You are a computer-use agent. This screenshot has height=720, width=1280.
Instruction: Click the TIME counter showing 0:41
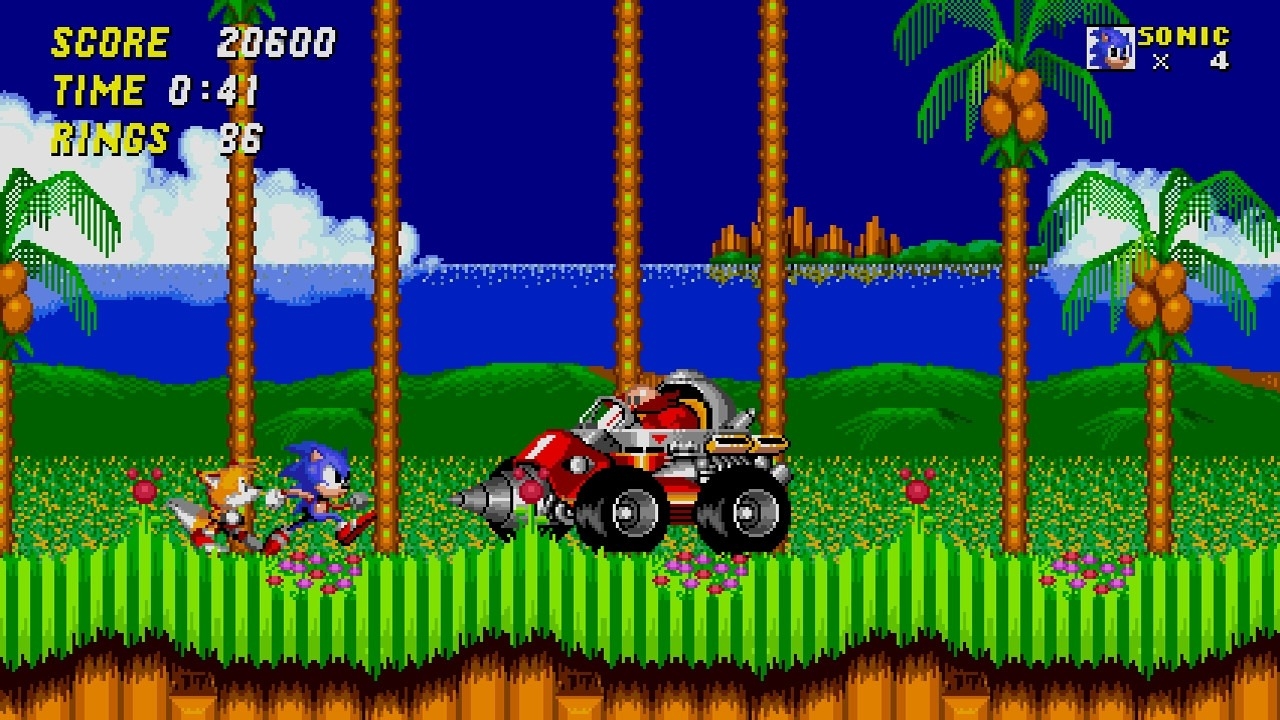215,92
